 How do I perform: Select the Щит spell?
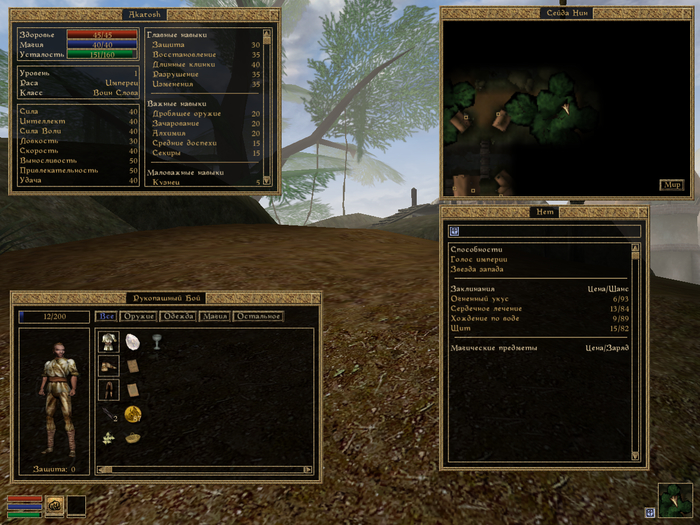click(x=460, y=329)
